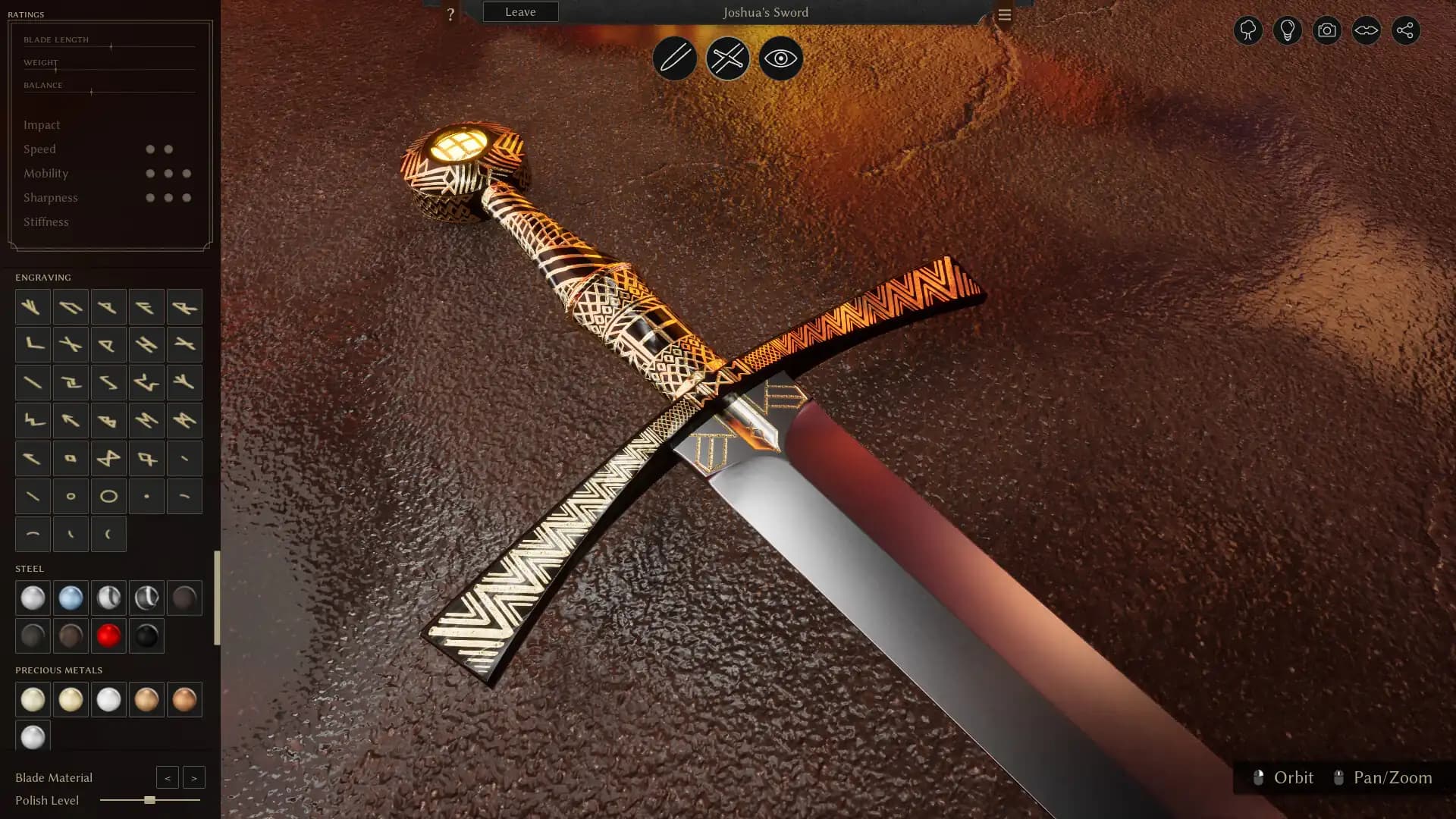
Task: Adjust the Polish Level slider
Action: click(x=146, y=799)
